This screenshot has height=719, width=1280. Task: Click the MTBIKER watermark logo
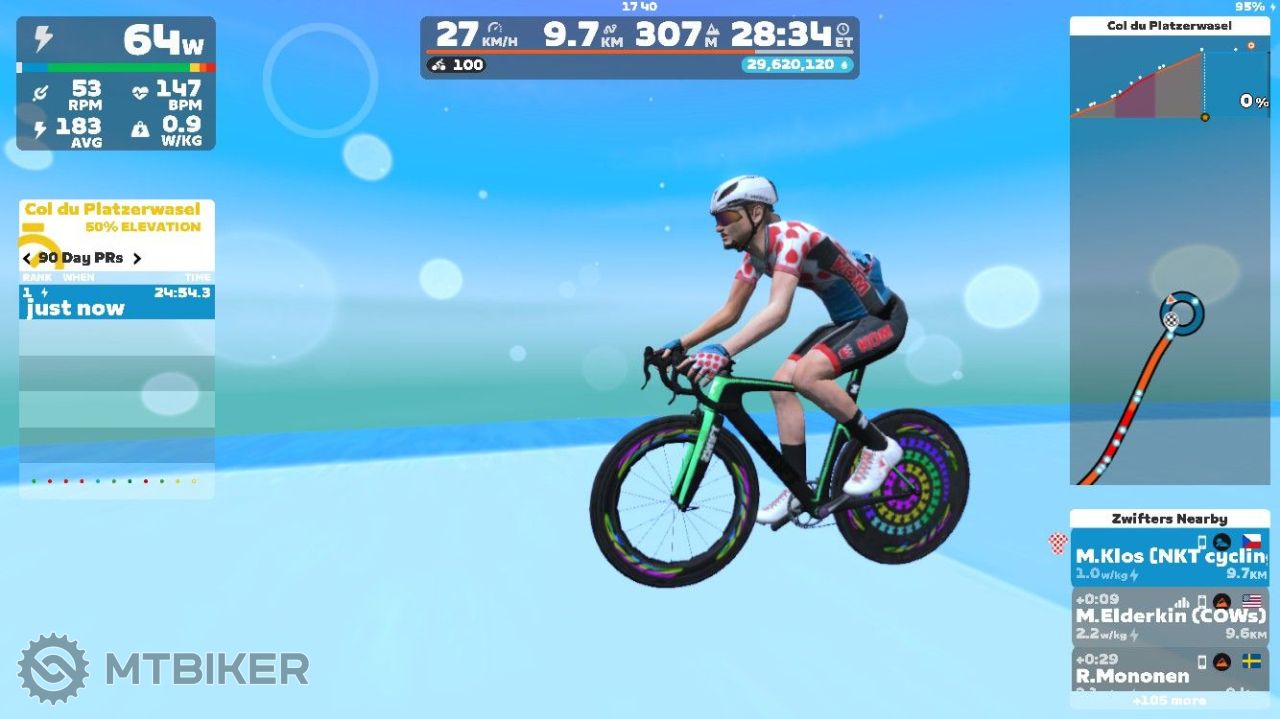tap(163, 668)
